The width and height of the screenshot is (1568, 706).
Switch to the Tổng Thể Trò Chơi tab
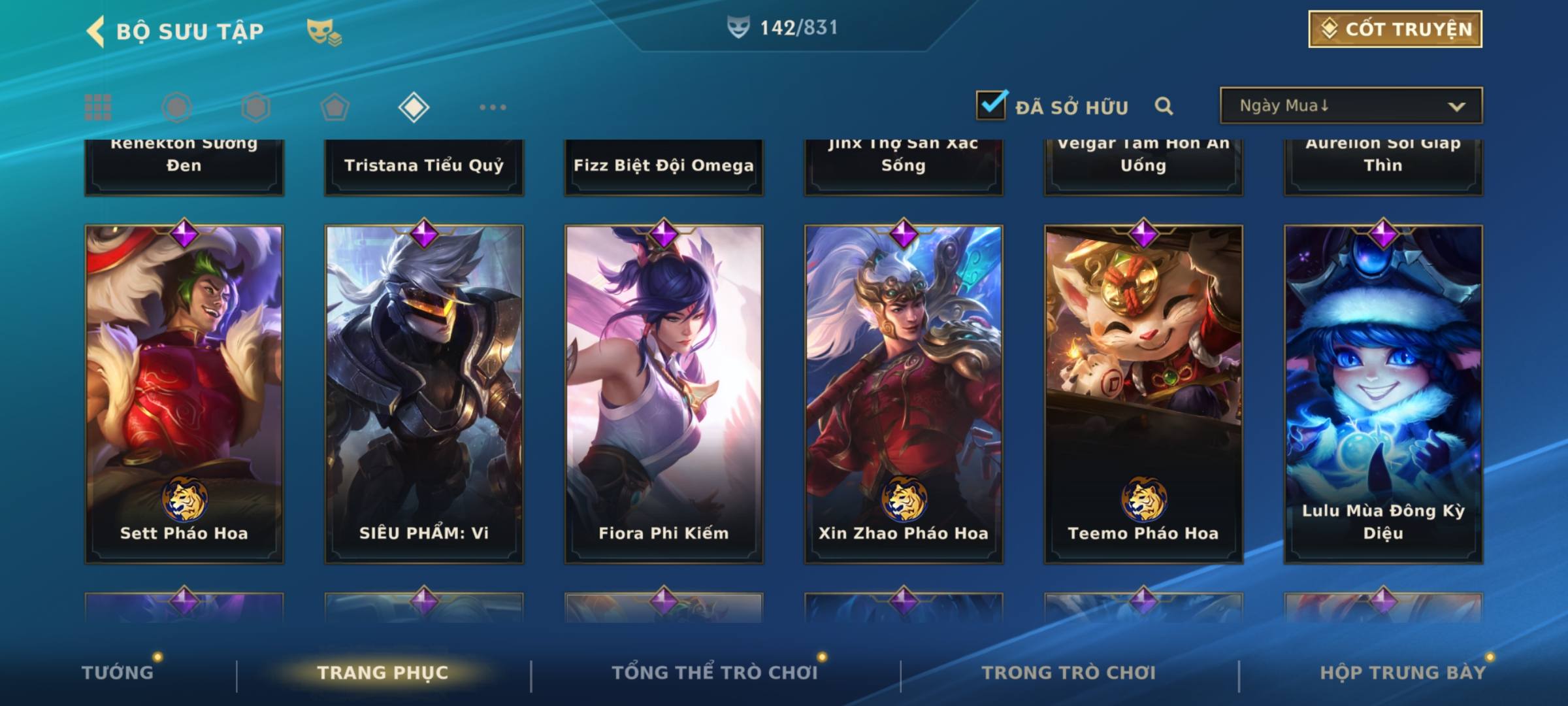point(715,673)
